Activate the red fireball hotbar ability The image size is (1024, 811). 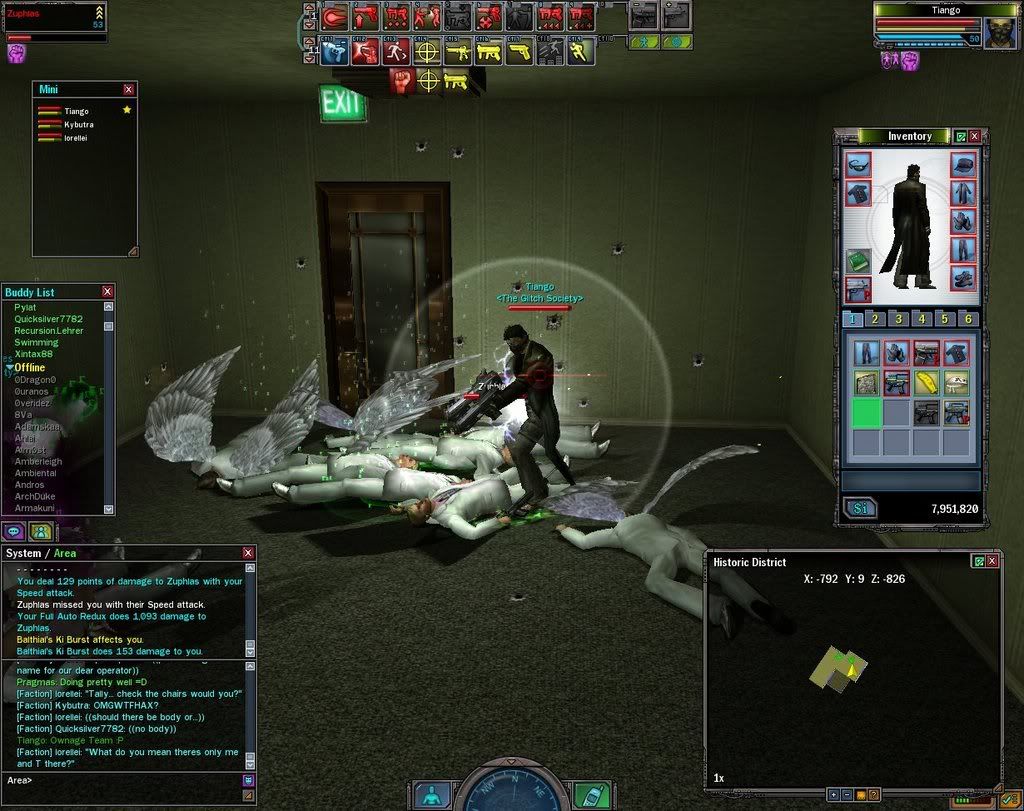click(336, 16)
